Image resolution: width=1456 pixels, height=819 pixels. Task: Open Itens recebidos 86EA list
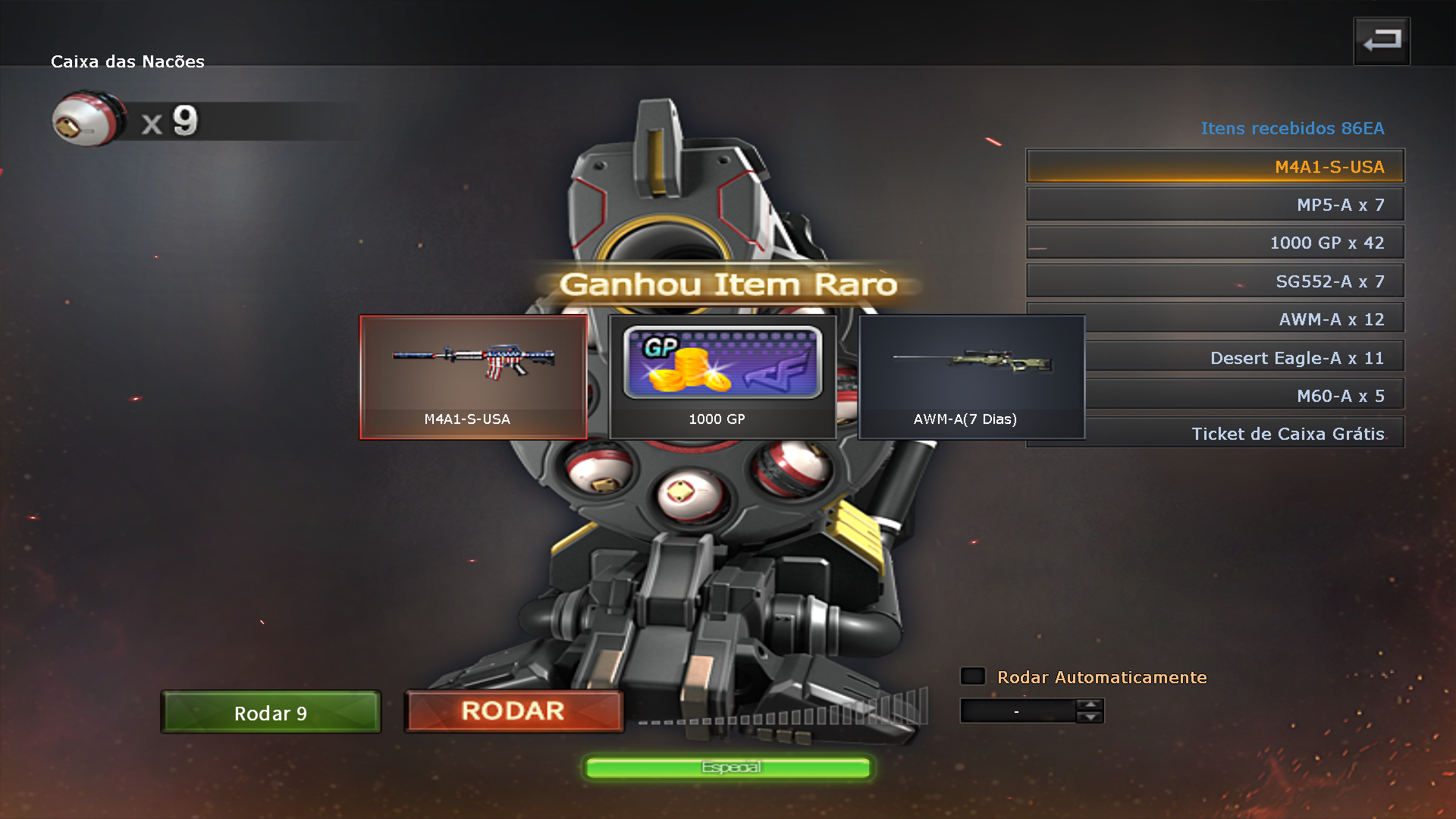tap(1292, 128)
